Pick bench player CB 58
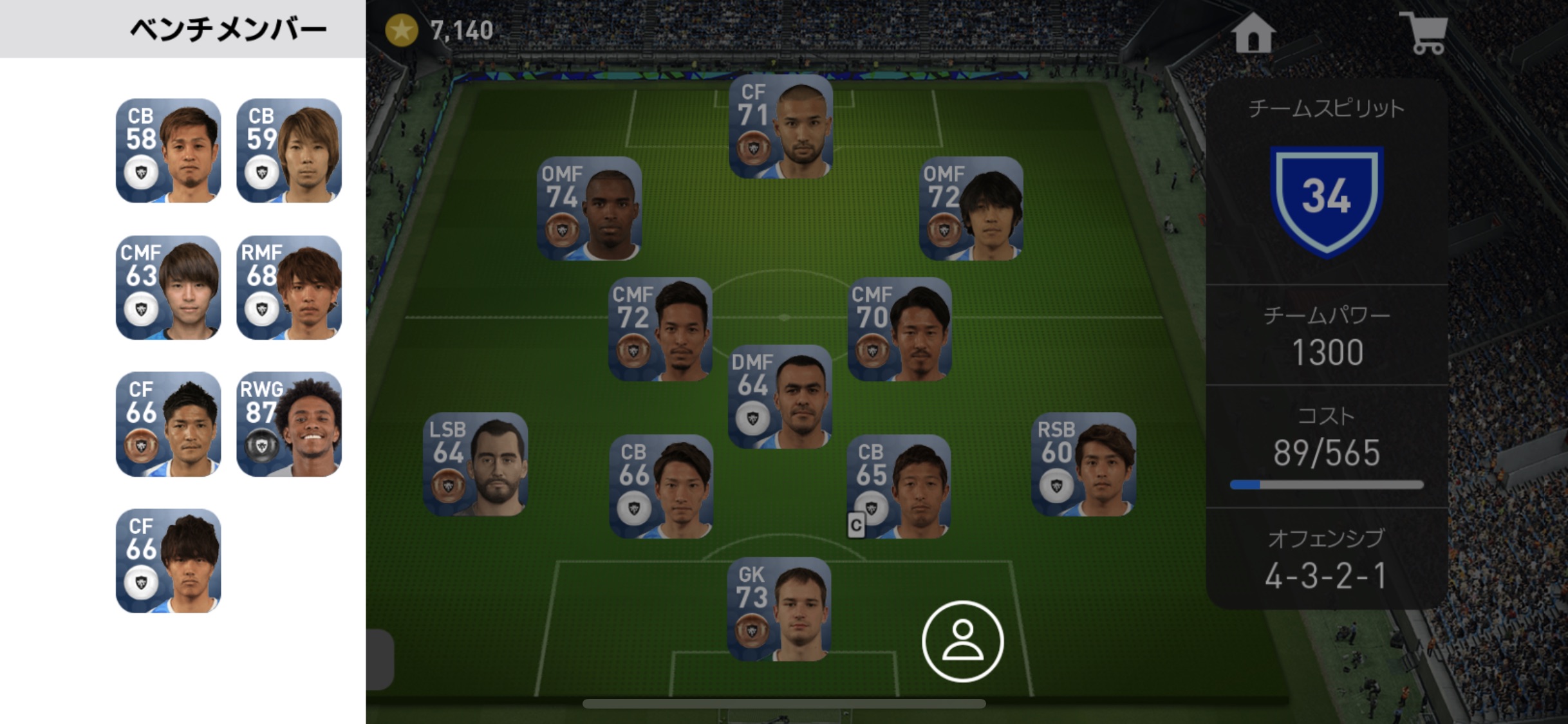This screenshot has height=724, width=1568. click(168, 151)
